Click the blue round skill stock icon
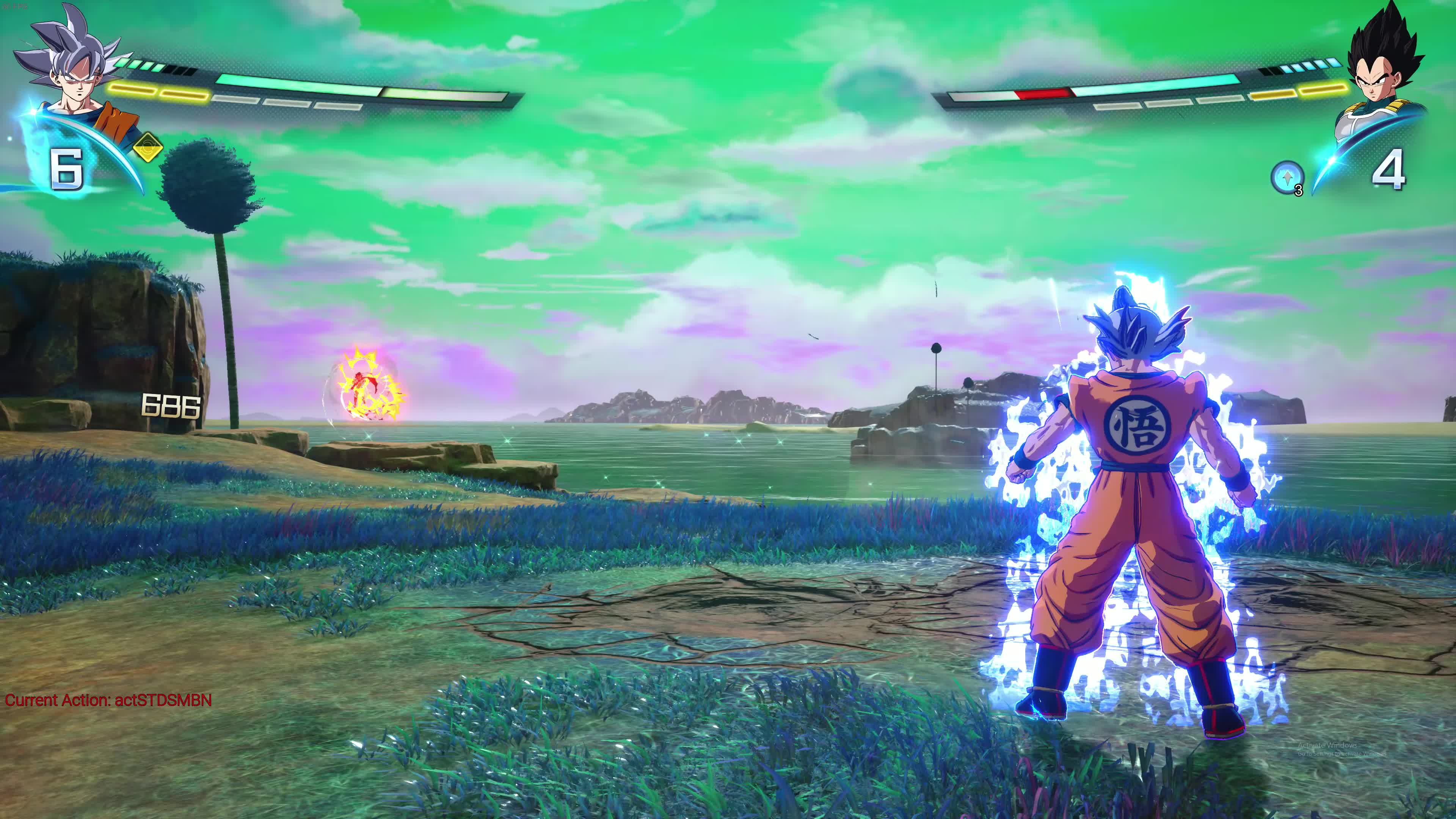 (1287, 177)
